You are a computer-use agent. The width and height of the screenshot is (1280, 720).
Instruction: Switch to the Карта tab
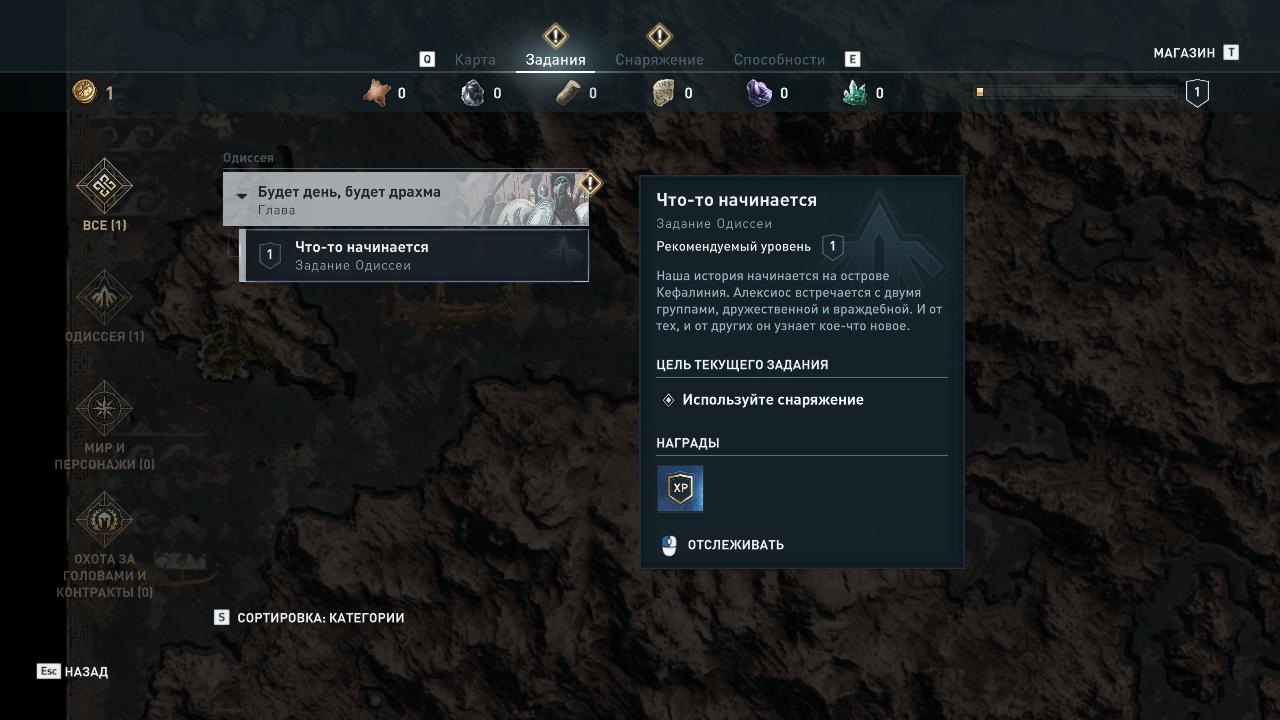coord(475,60)
